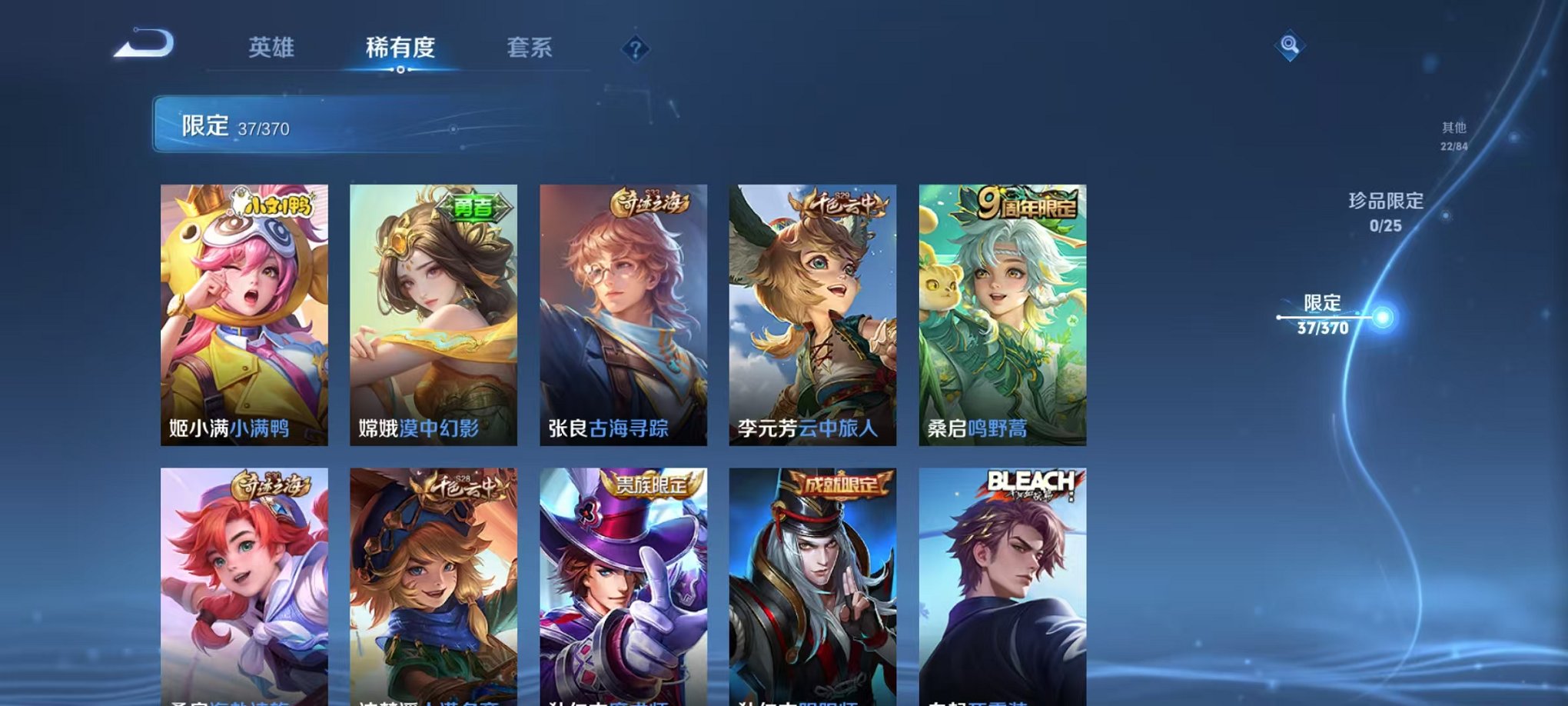The image size is (1568, 706).
Task: Click the green 勇者 quality badge on 嫦娥's card
Action: point(474,207)
